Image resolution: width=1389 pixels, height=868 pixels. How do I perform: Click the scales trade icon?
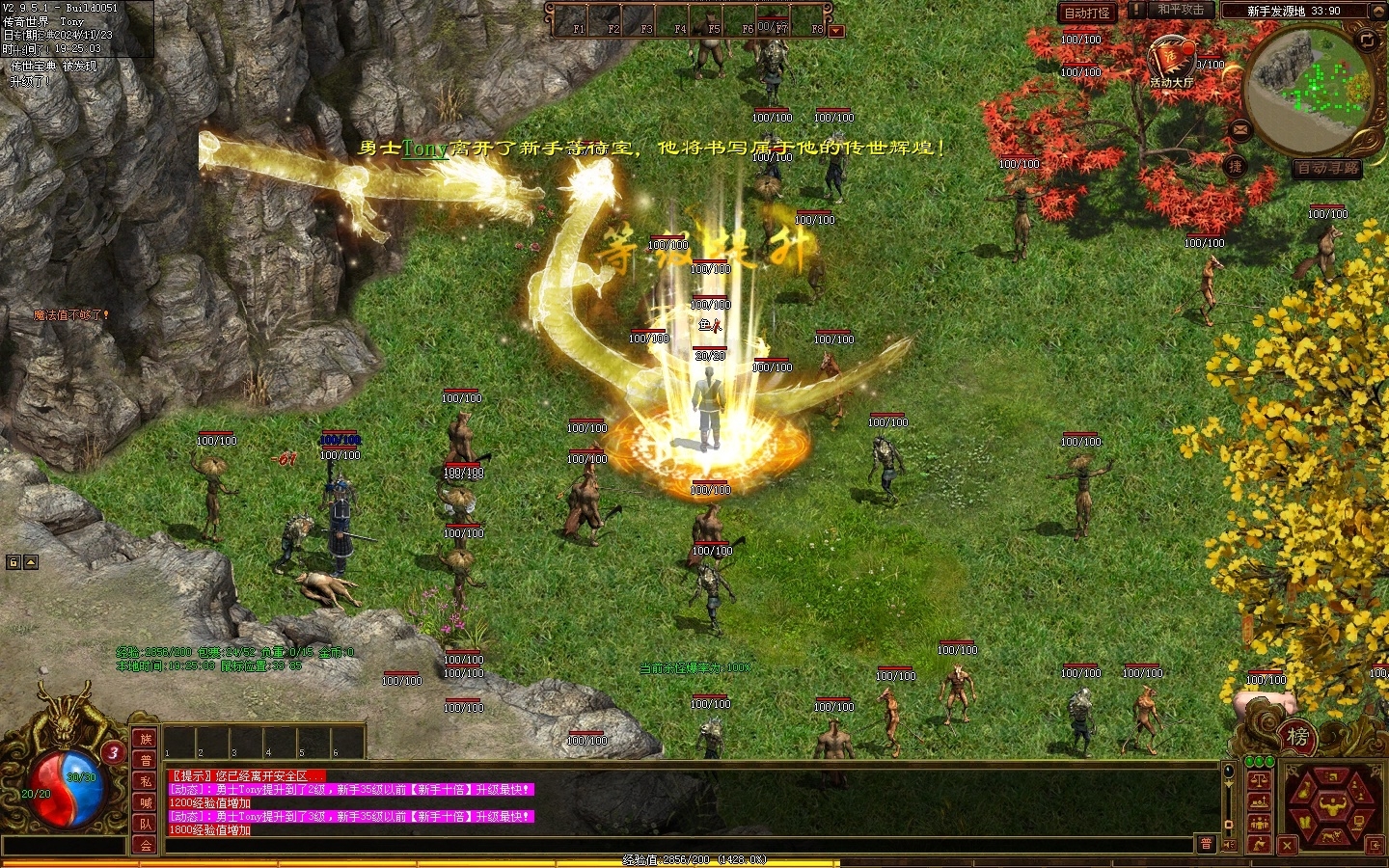tap(1259, 779)
